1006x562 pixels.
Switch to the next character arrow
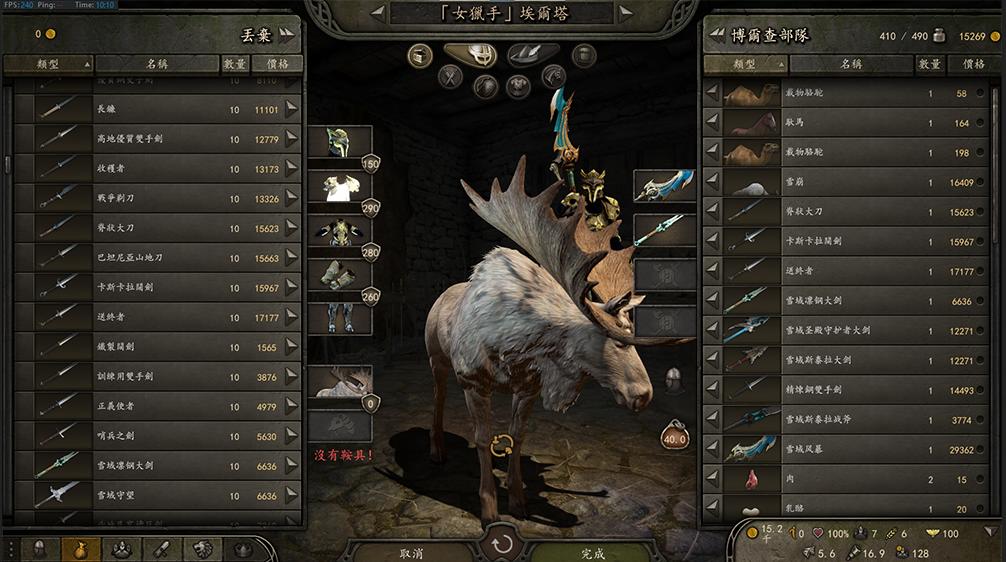(626, 13)
